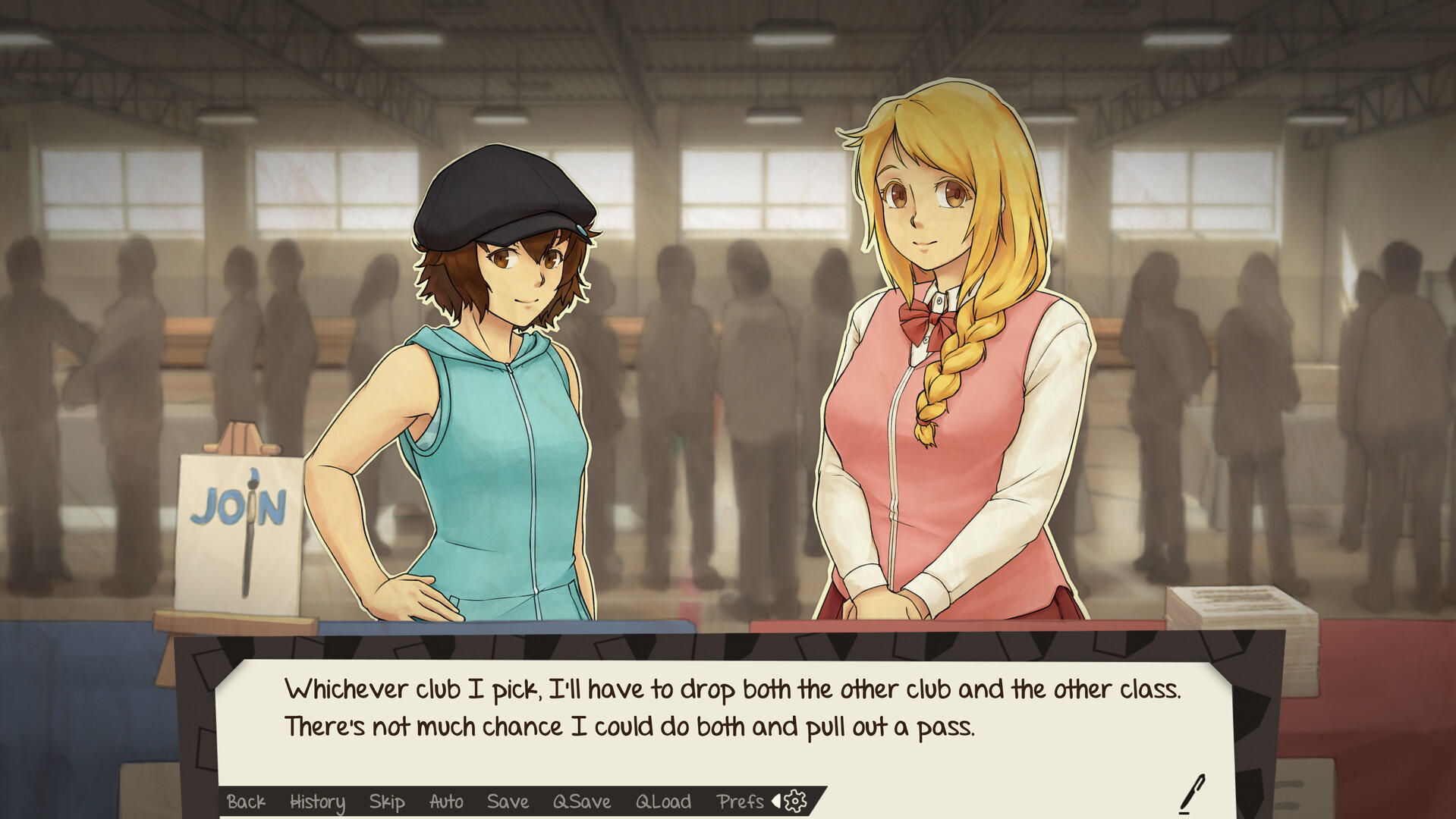Click Skip on the quick menu bar

pos(386,802)
